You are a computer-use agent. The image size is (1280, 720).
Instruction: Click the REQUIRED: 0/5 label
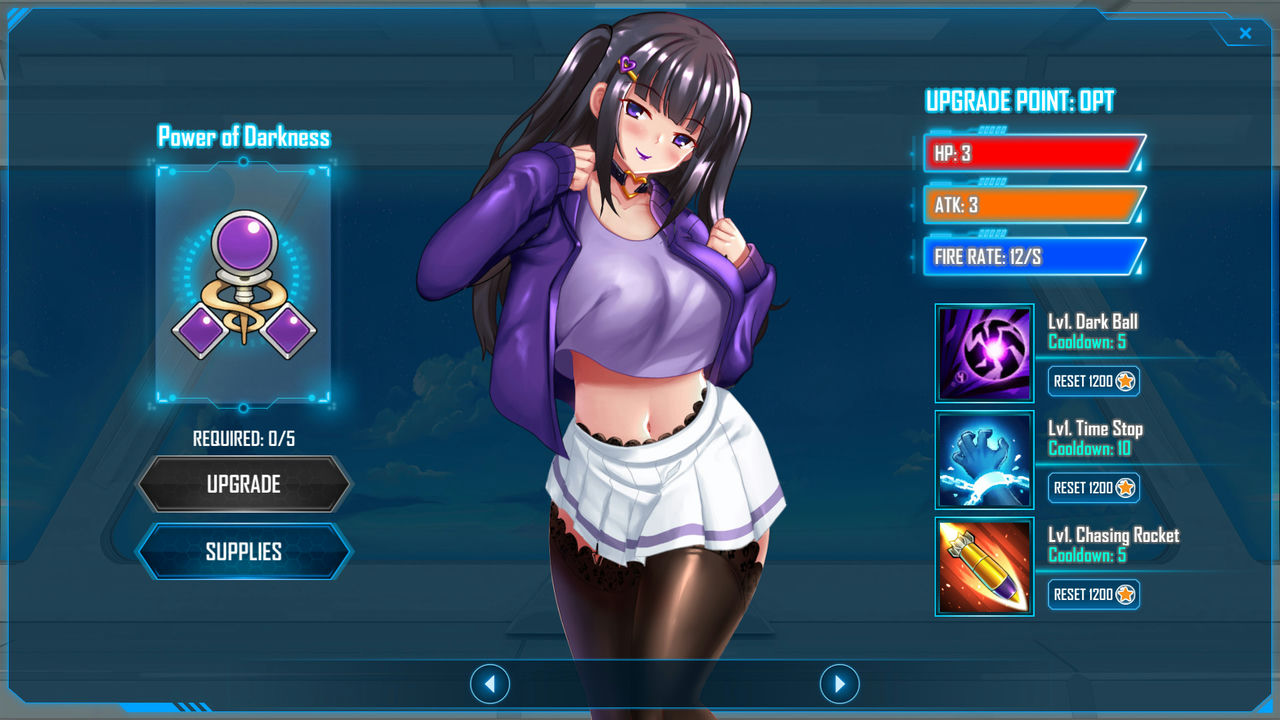tap(244, 437)
